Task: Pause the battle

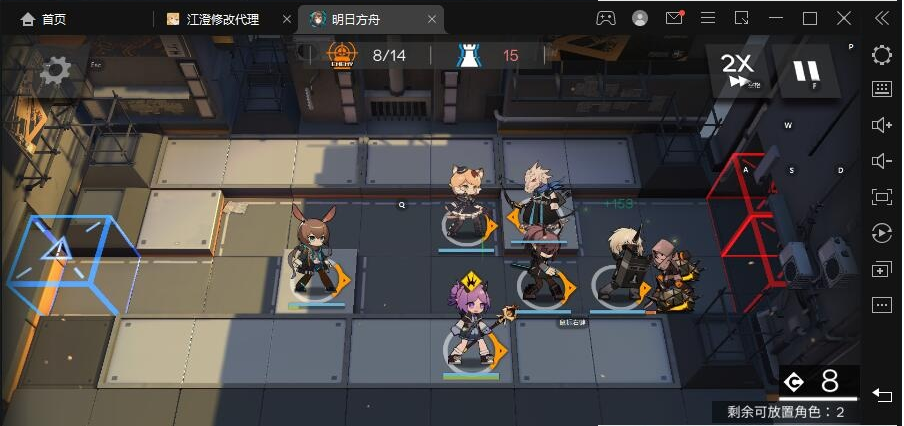Action: 807,71
